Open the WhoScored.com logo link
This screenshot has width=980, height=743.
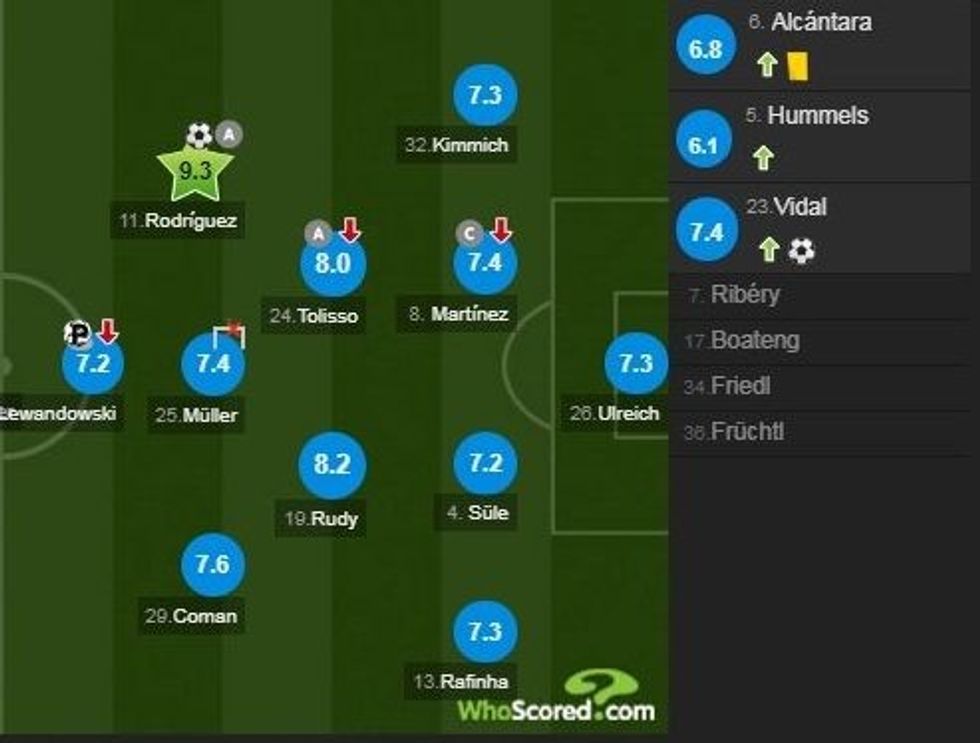pos(557,699)
